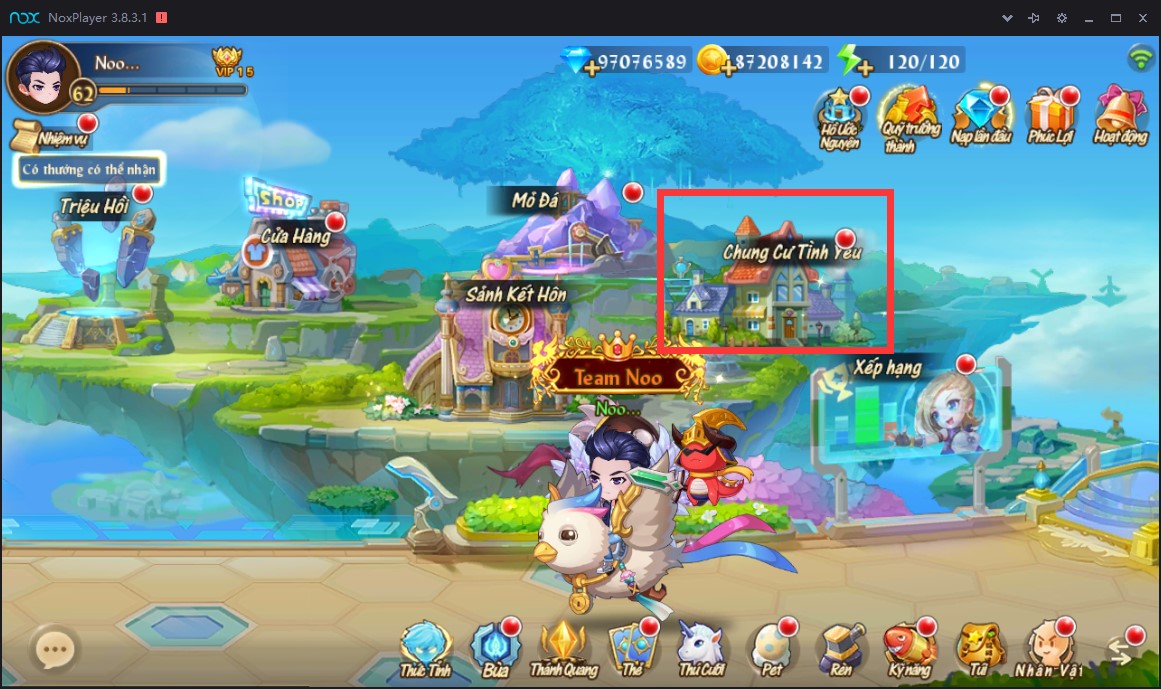1161x689 pixels.
Task: Close the NoxPlayer window
Action: pos(1142,18)
